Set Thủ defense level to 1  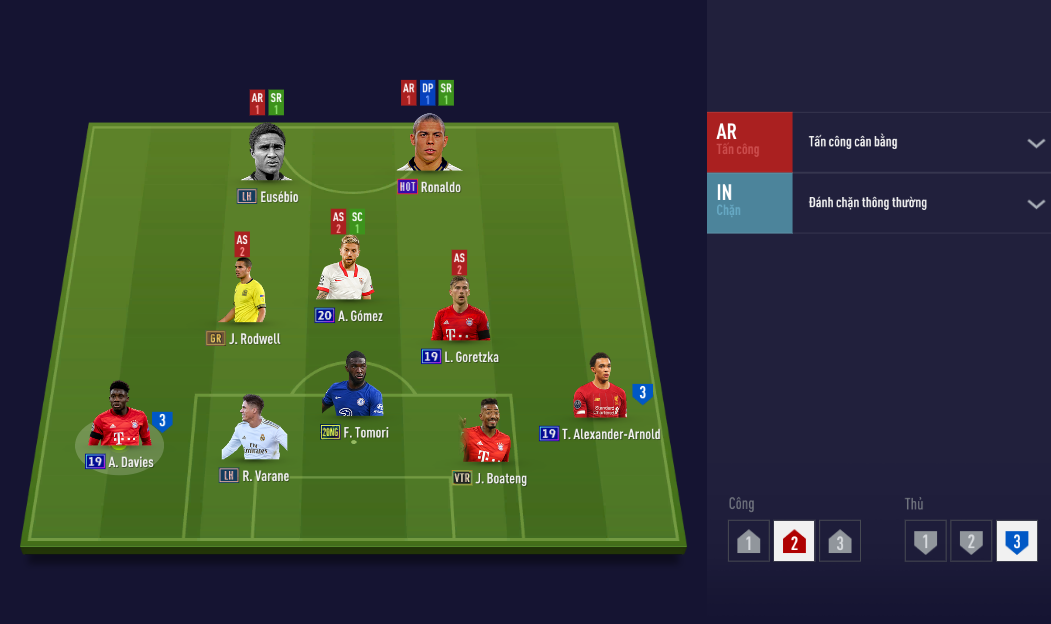[926, 542]
